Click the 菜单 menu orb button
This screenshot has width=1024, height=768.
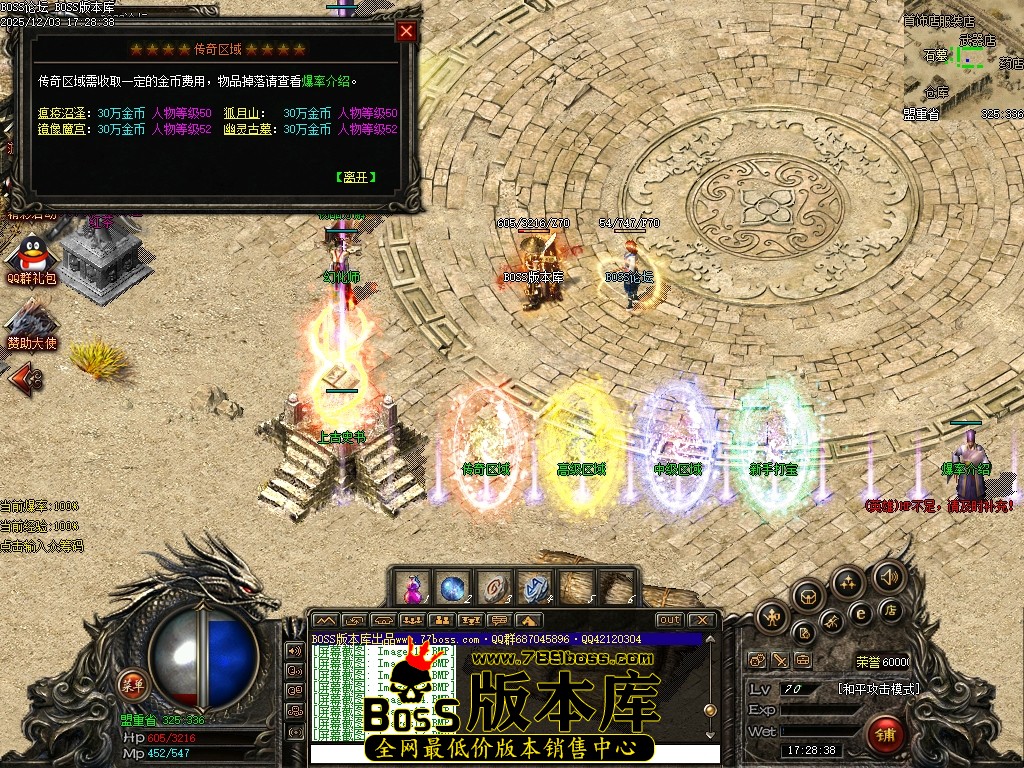tap(131, 685)
